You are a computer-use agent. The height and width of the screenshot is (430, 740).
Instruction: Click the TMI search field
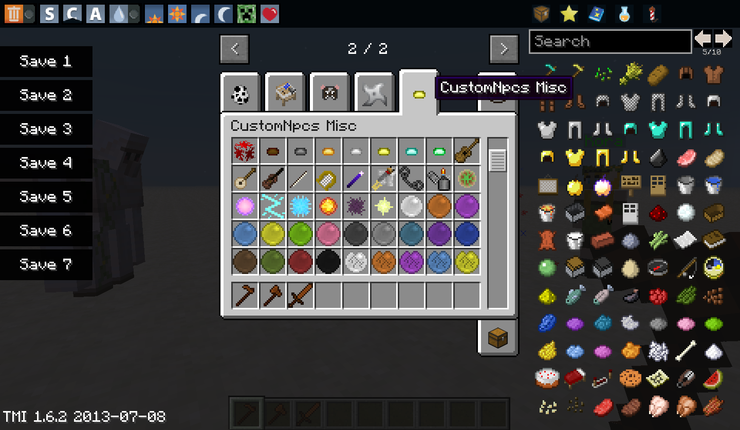[610, 42]
